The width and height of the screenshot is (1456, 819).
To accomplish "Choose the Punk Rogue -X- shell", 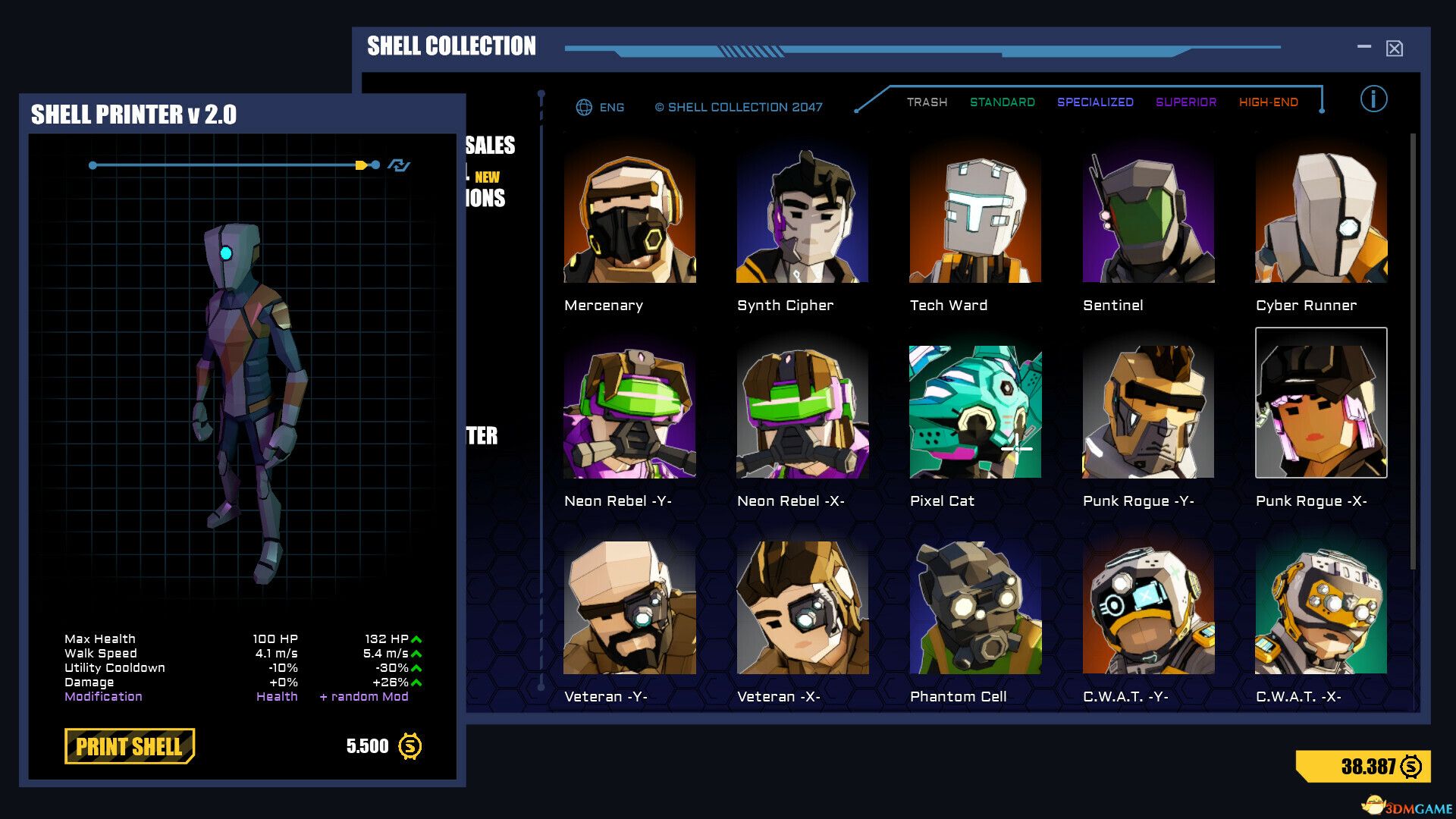I will pos(1321,403).
